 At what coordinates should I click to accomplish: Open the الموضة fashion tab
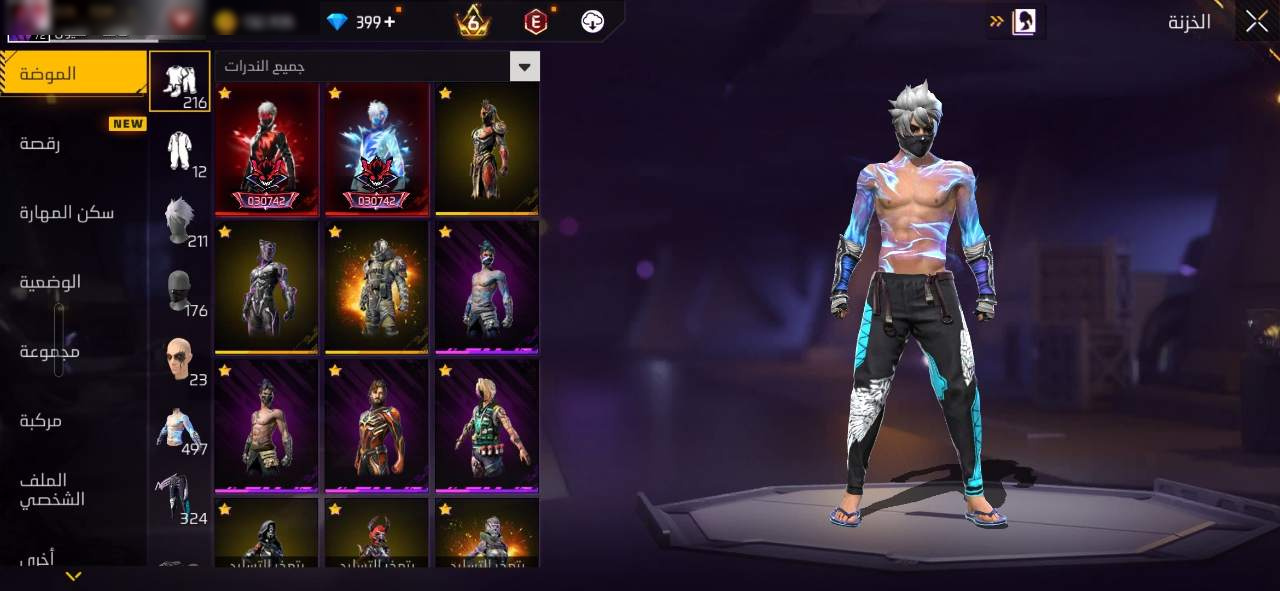(73, 74)
